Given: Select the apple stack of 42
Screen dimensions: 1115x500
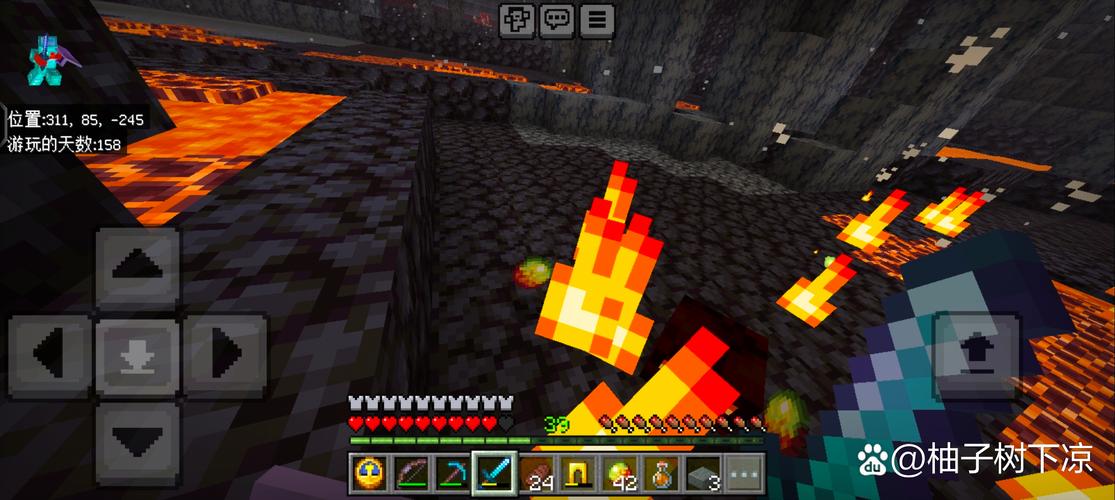Looking at the screenshot, I should (620, 472).
